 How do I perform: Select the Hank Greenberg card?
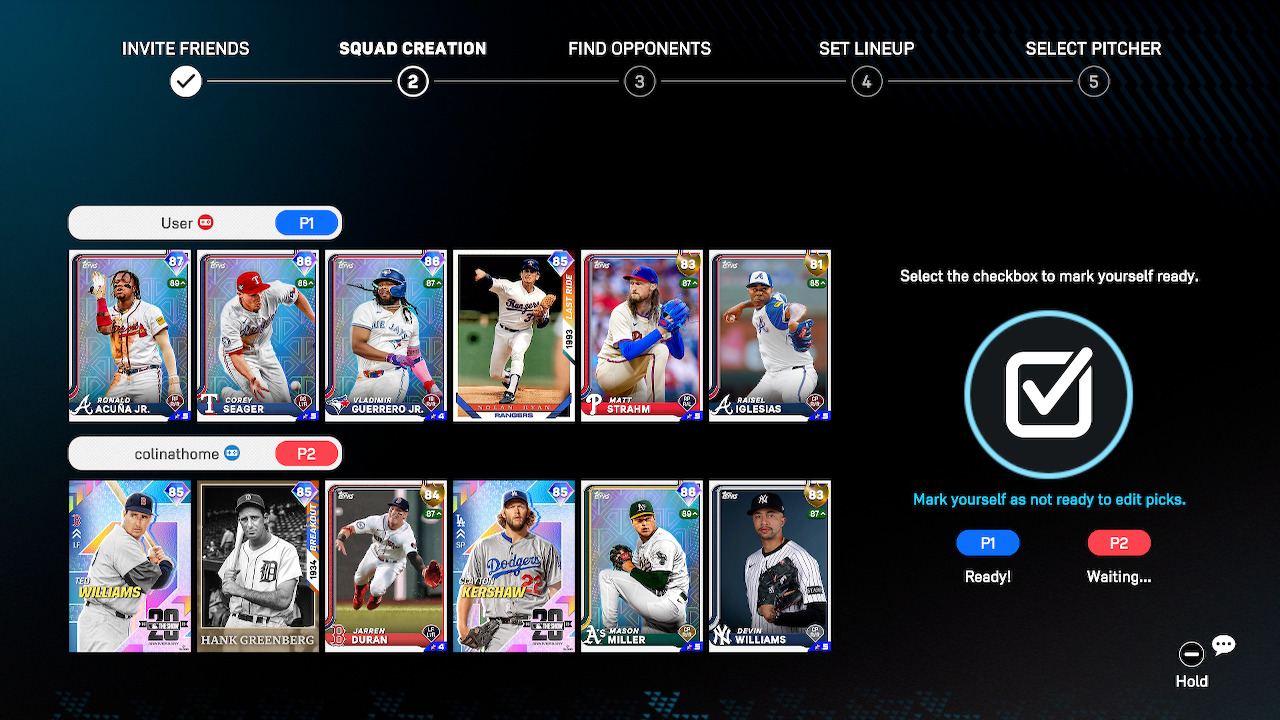click(258, 566)
